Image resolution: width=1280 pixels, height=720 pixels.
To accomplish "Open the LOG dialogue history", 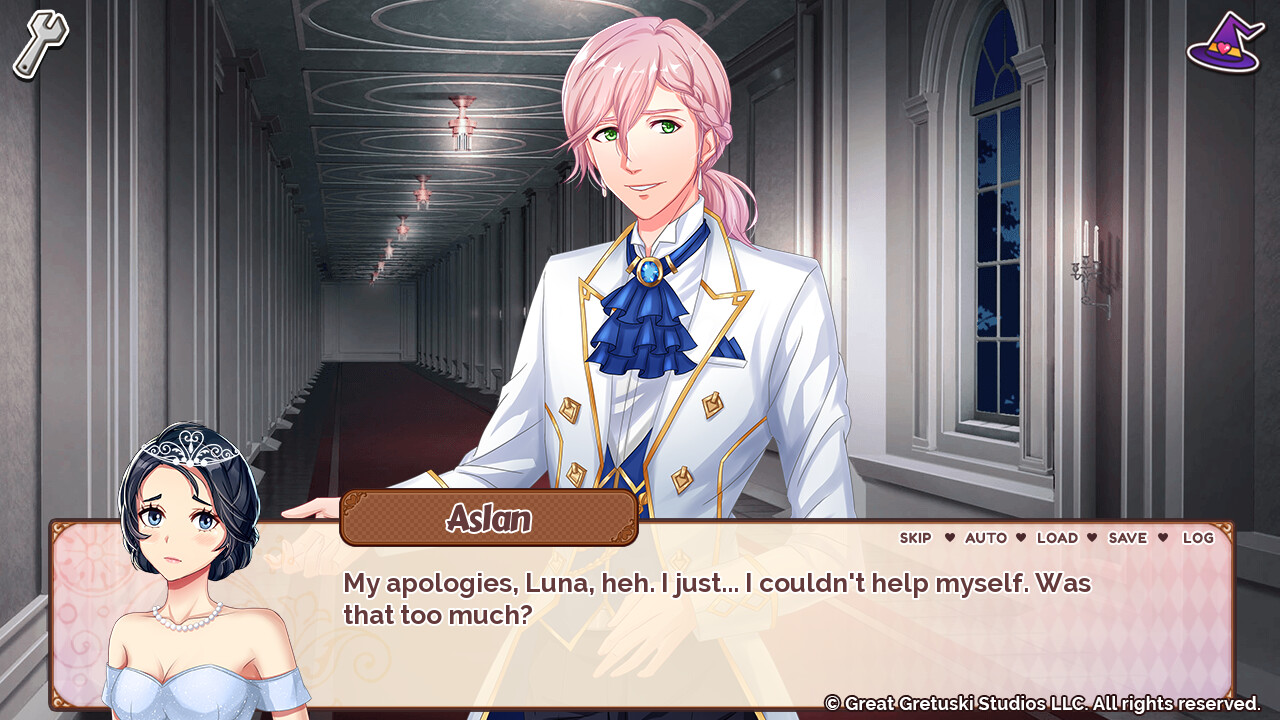I will coord(1198,538).
